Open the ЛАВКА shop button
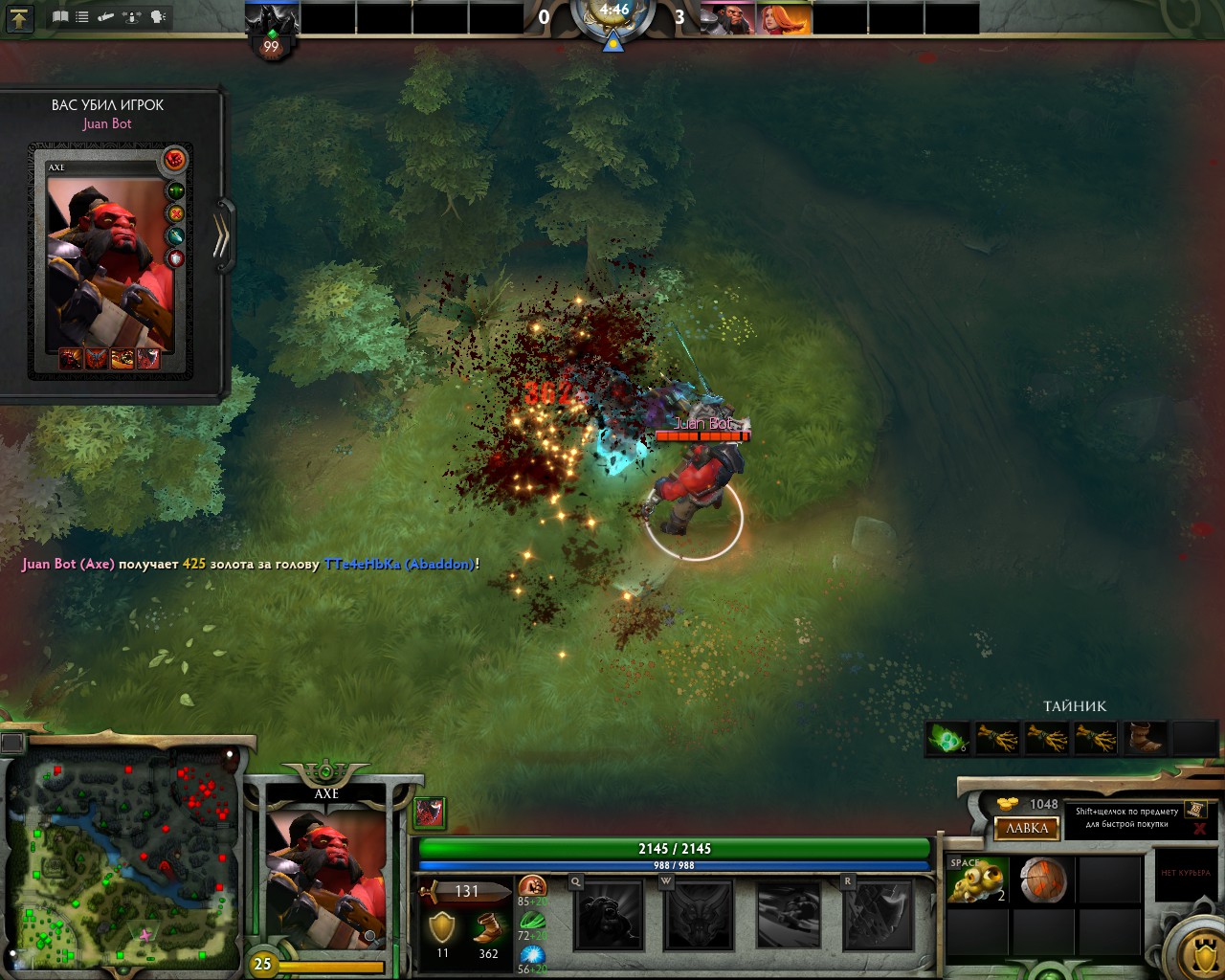 (x=1026, y=829)
